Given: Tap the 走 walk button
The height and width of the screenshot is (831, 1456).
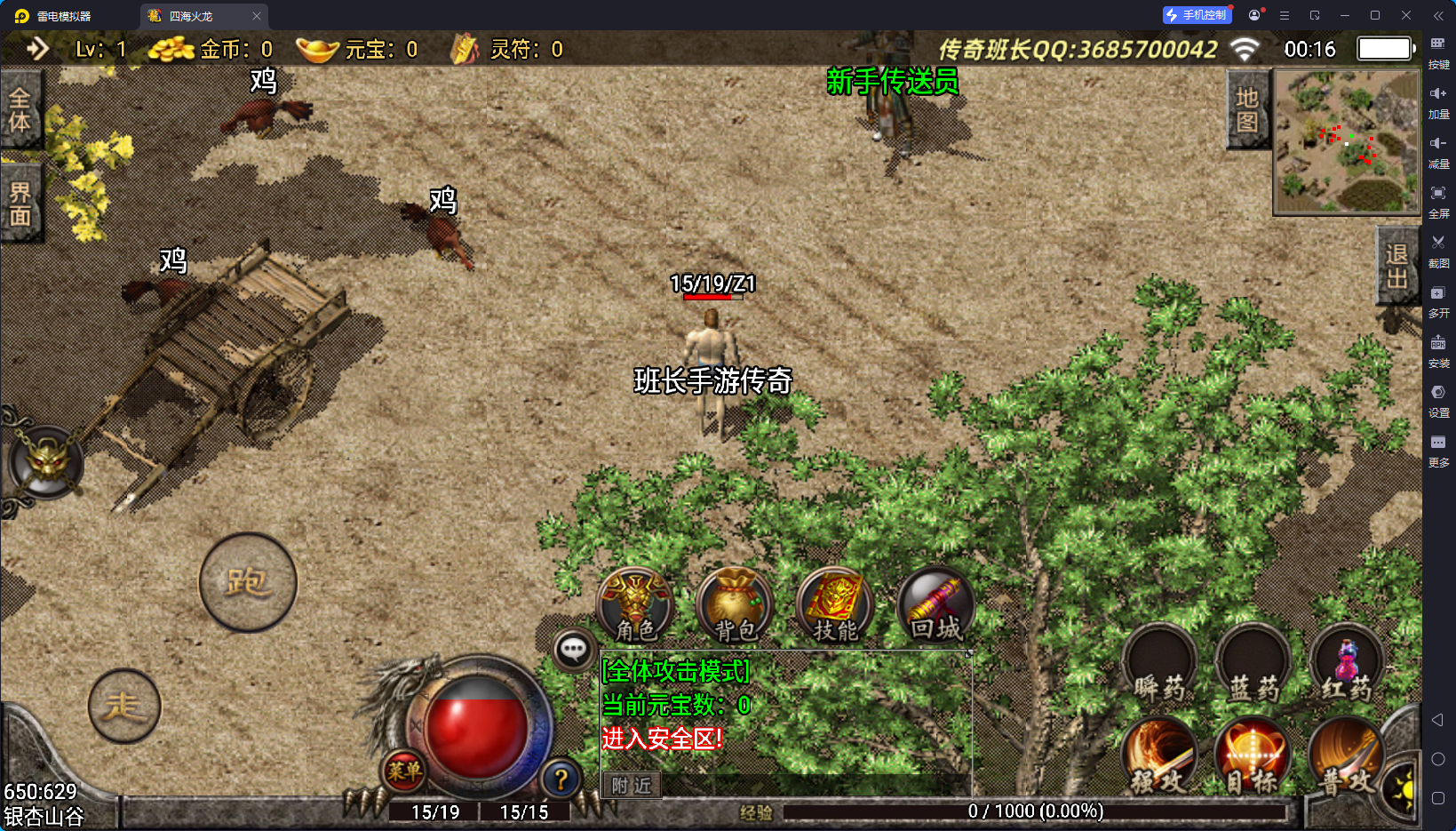Looking at the screenshot, I should click(124, 707).
